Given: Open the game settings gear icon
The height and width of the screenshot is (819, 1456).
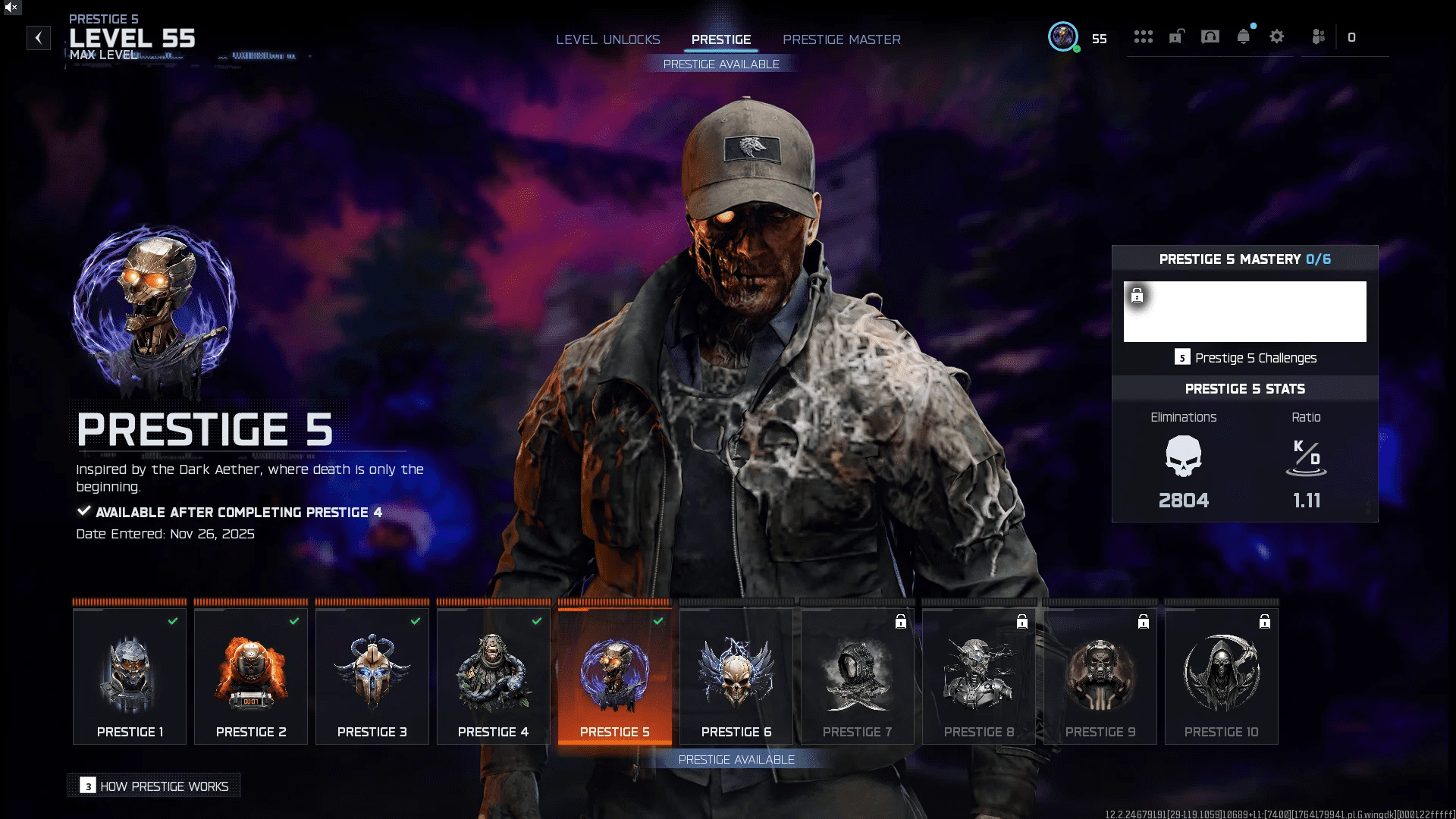Looking at the screenshot, I should click(x=1277, y=36).
